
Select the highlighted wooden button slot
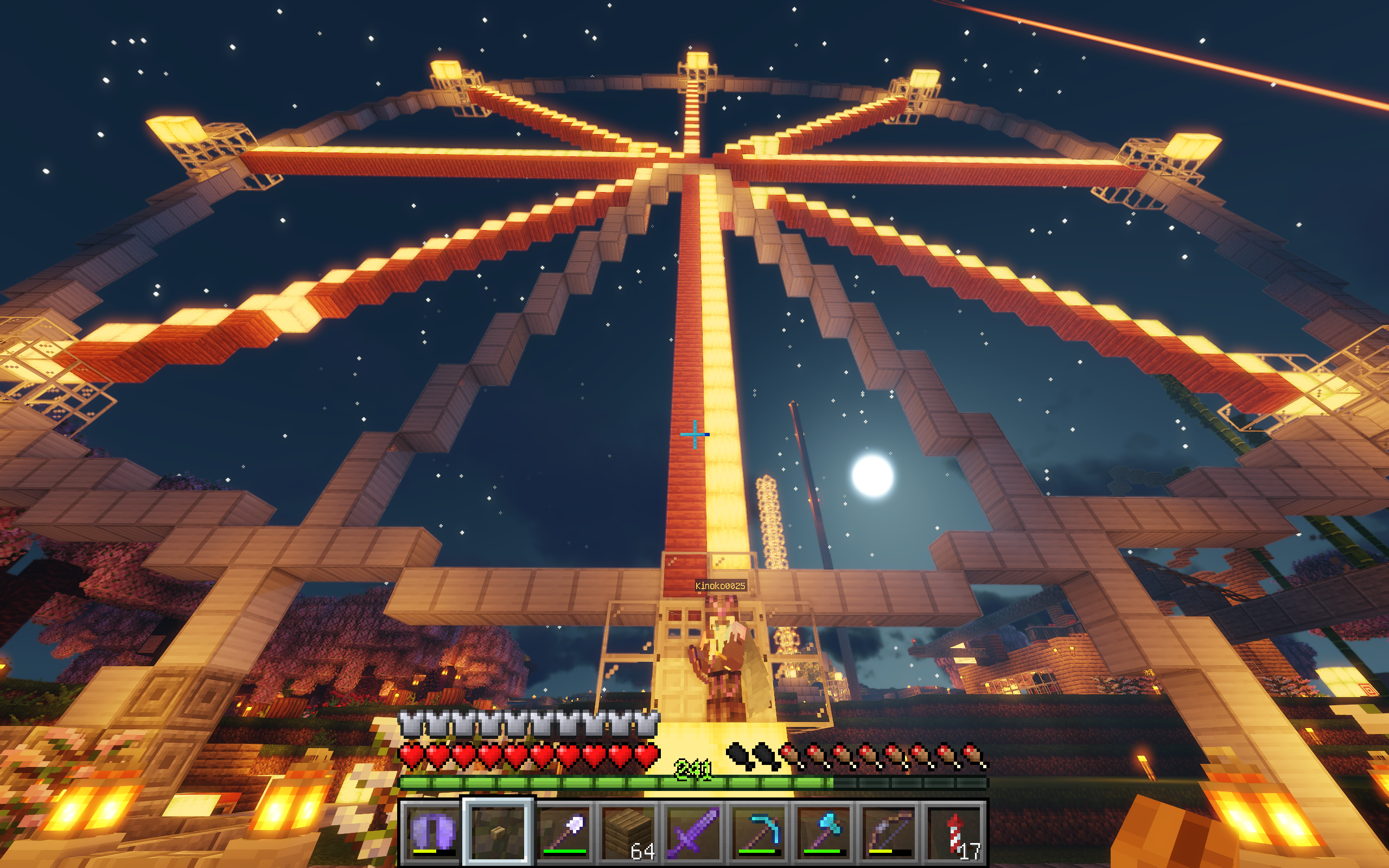[x=498, y=831]
